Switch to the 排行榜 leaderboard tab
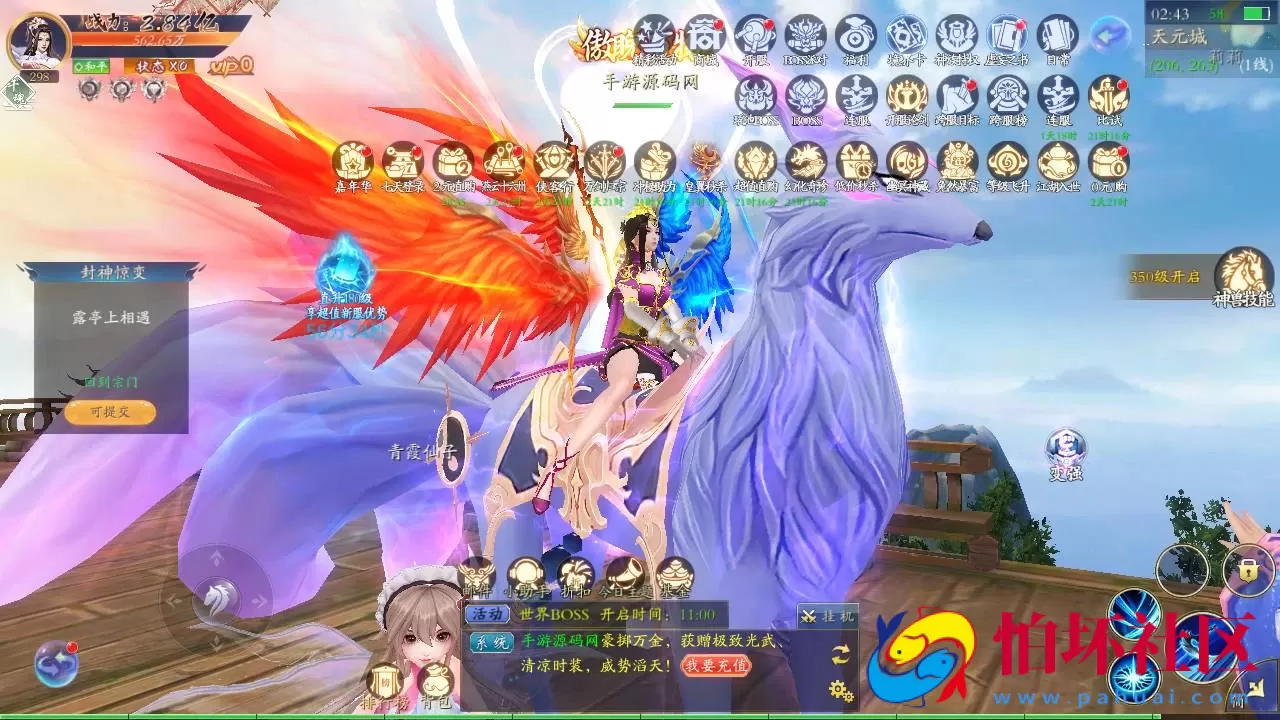Viewport: 1280px width, 720px height. tap(385, 678)
